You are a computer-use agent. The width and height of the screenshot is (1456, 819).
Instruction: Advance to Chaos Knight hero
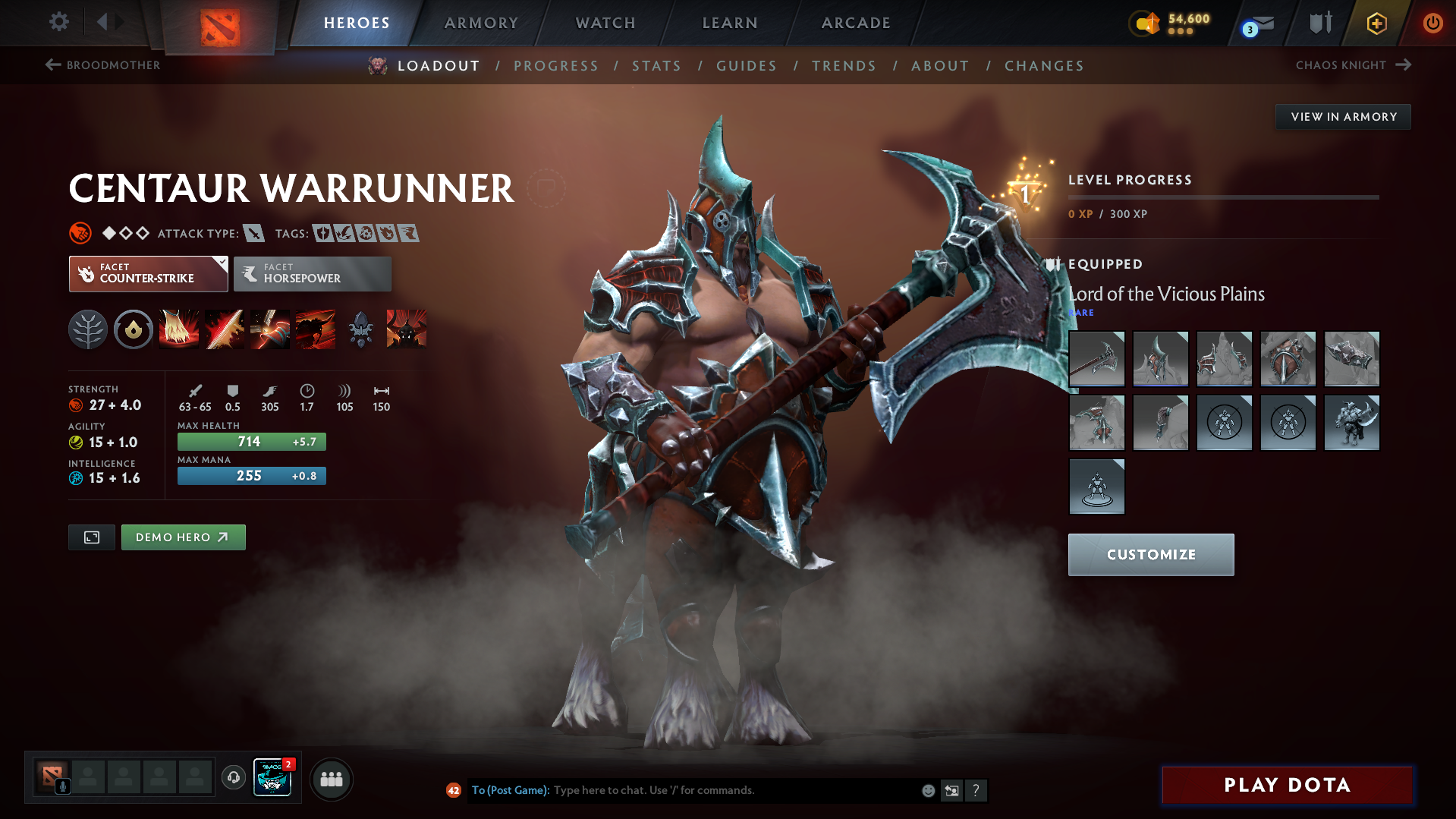(x=1353, y=65)
